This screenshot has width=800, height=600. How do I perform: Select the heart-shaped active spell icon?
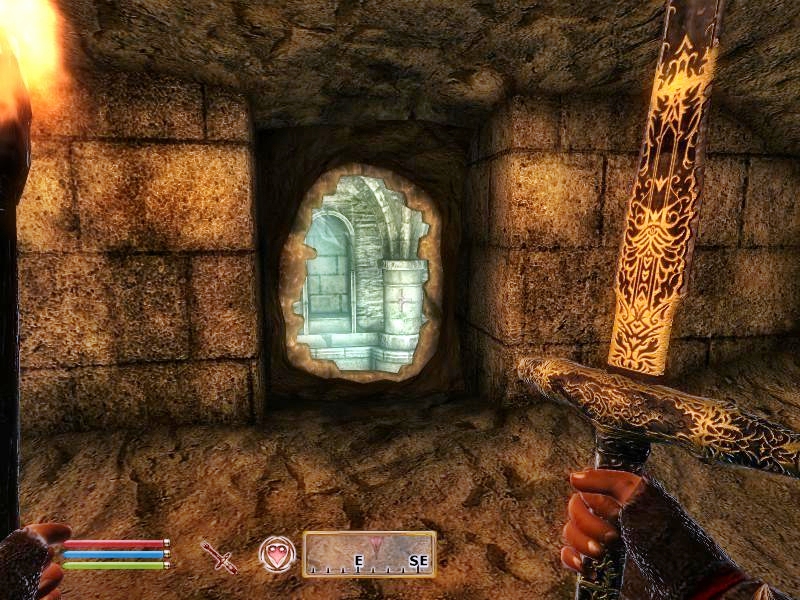pos(277,554)
